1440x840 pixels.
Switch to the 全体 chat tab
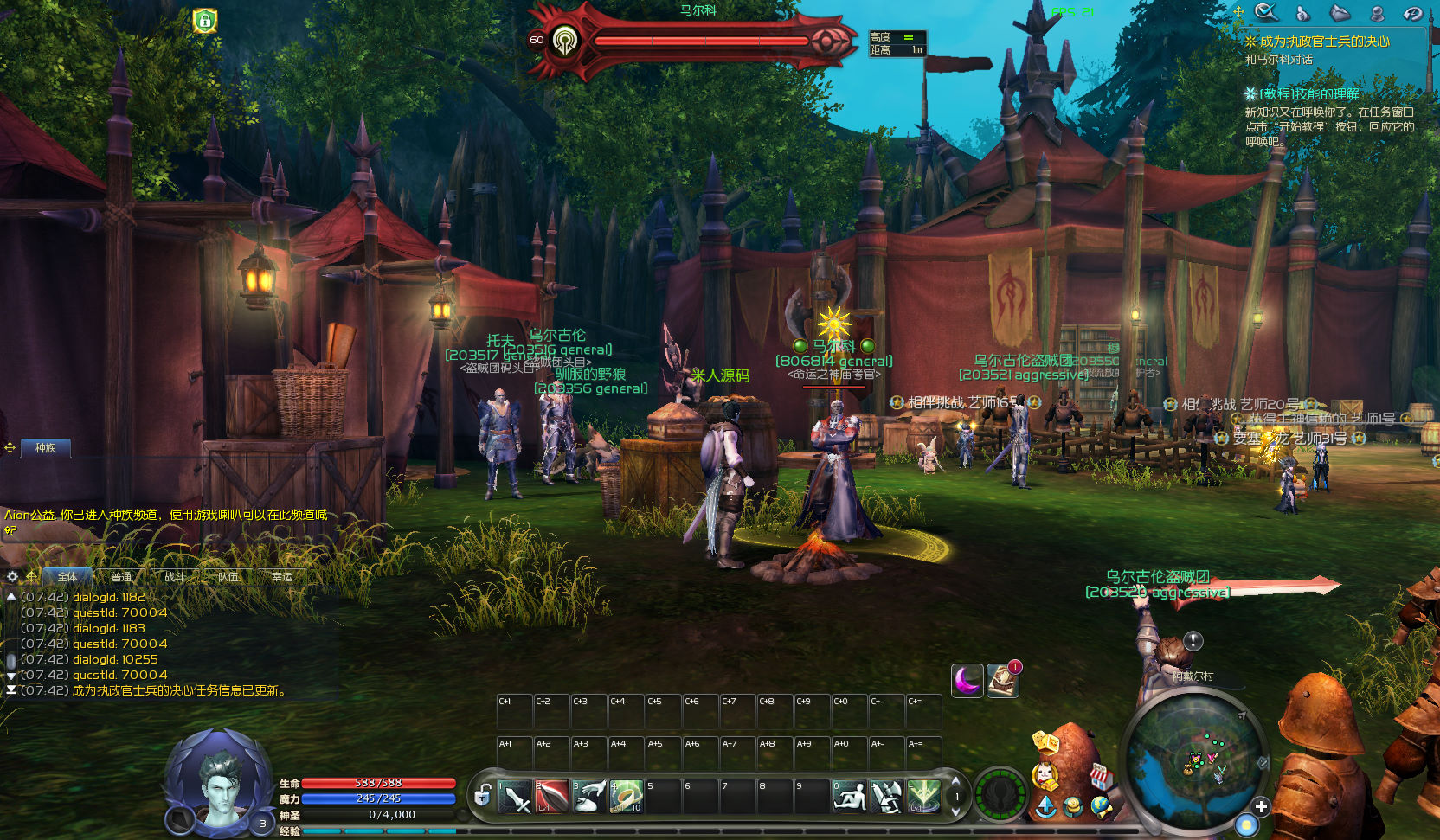[x=67, y=576]
